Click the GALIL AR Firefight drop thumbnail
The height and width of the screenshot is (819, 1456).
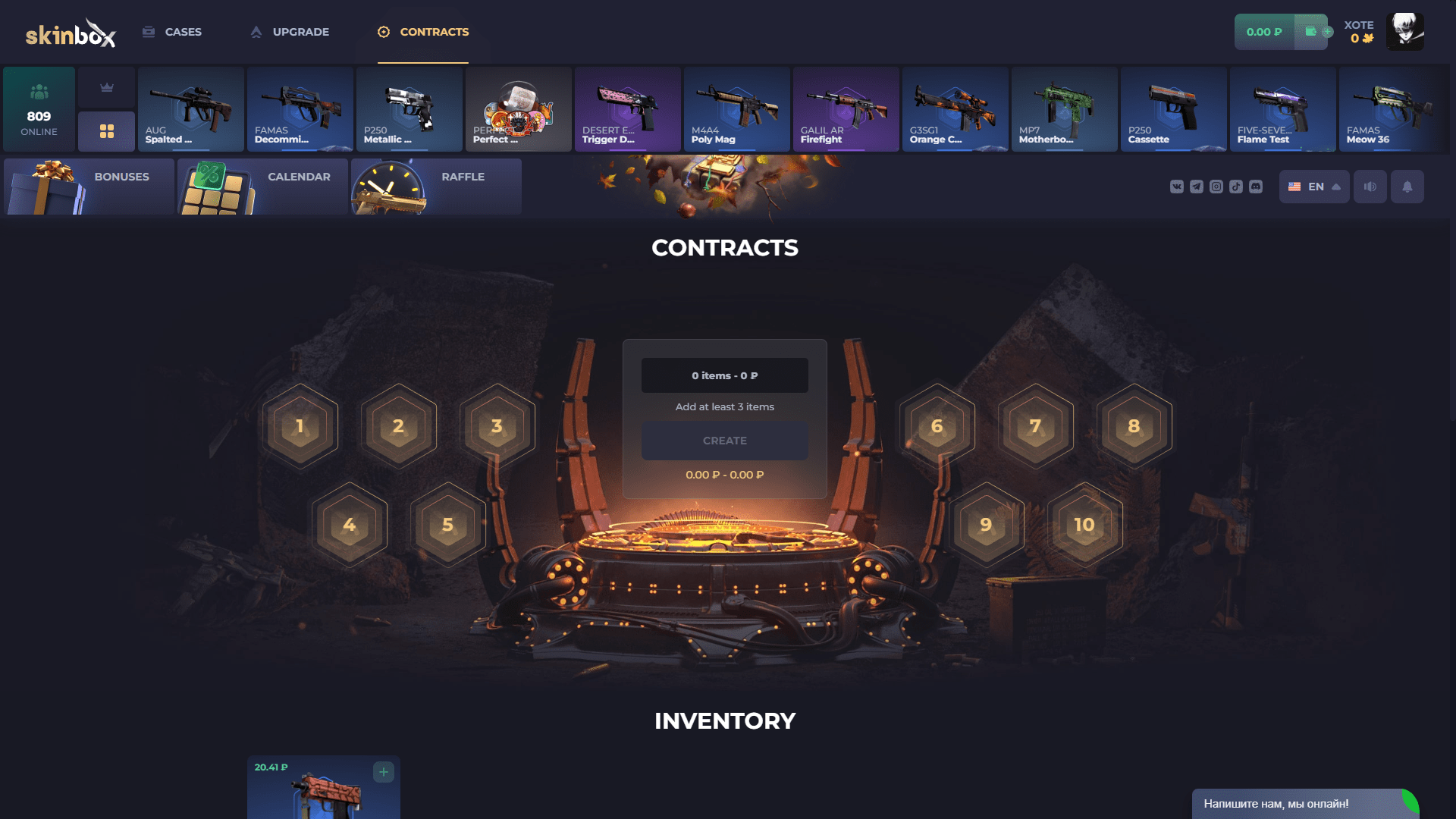pyautogui.click(x=846, y=108)
